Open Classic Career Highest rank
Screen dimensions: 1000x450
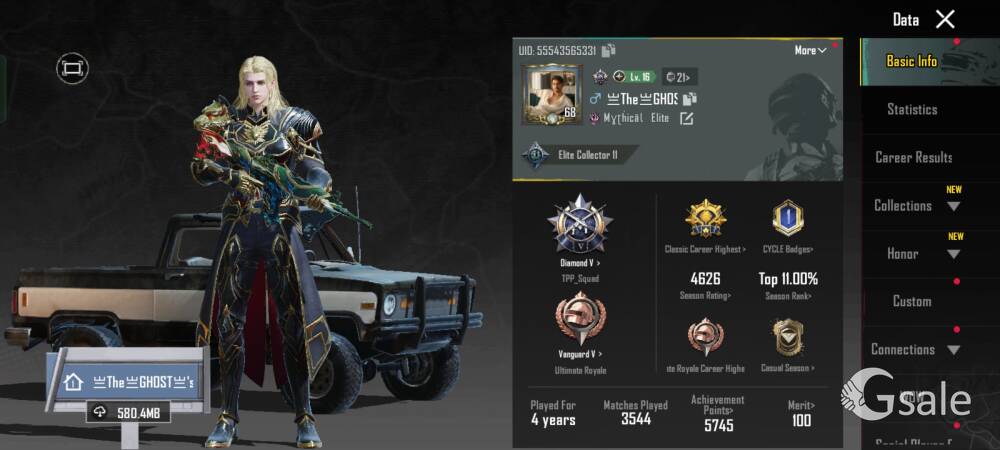tap(705, 225)
